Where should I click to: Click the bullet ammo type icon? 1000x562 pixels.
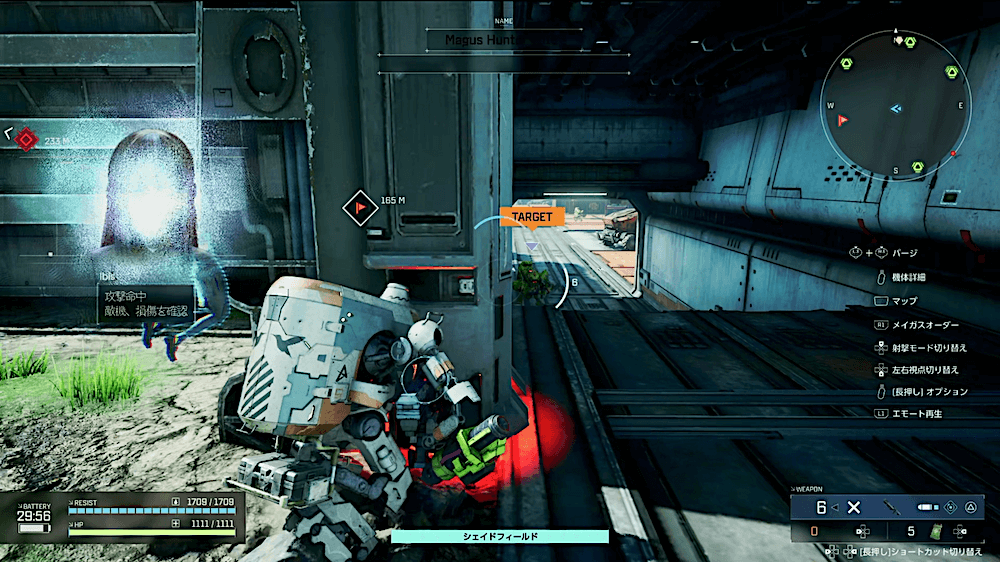click(x=926, y=507)
